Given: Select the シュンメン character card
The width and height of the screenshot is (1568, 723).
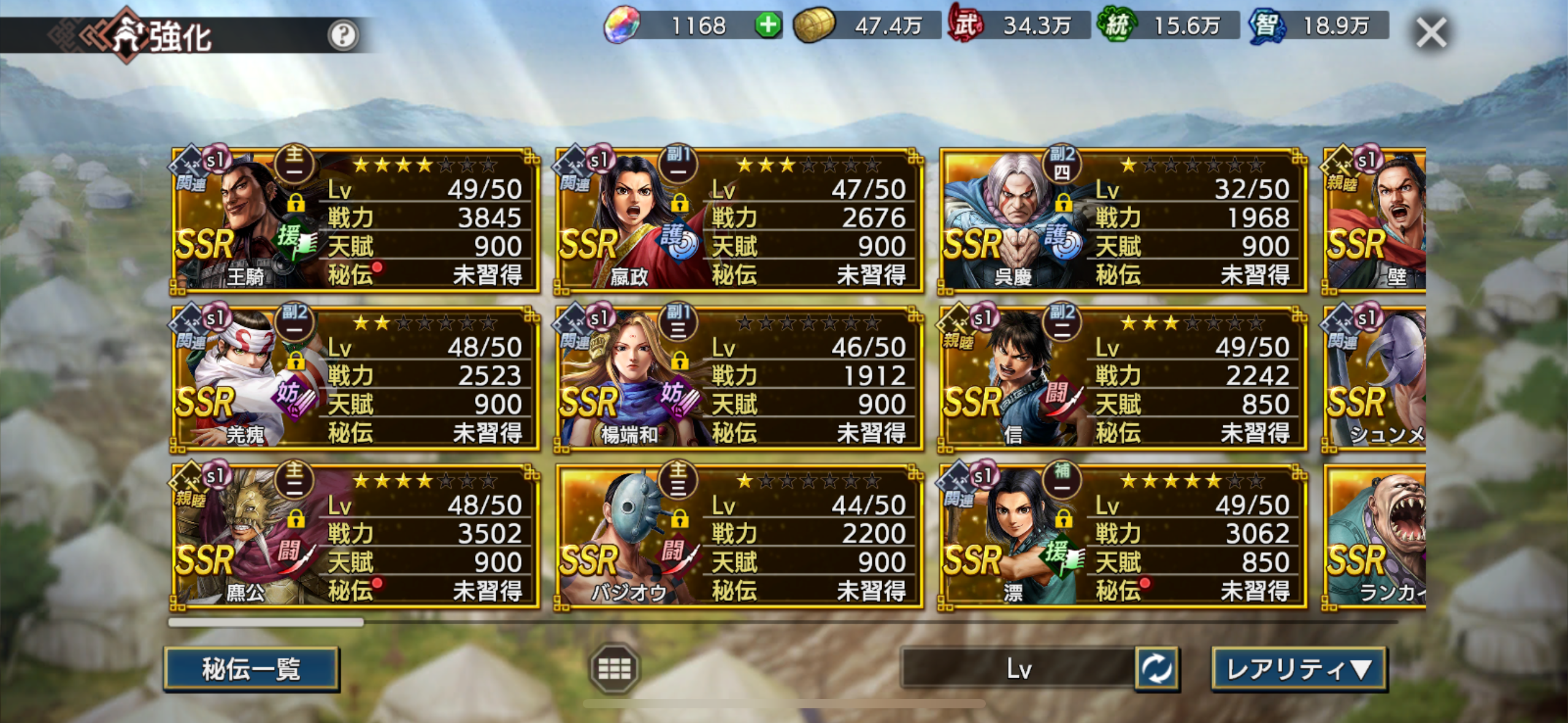Looking at the screenshot, I should point(1374,378).
